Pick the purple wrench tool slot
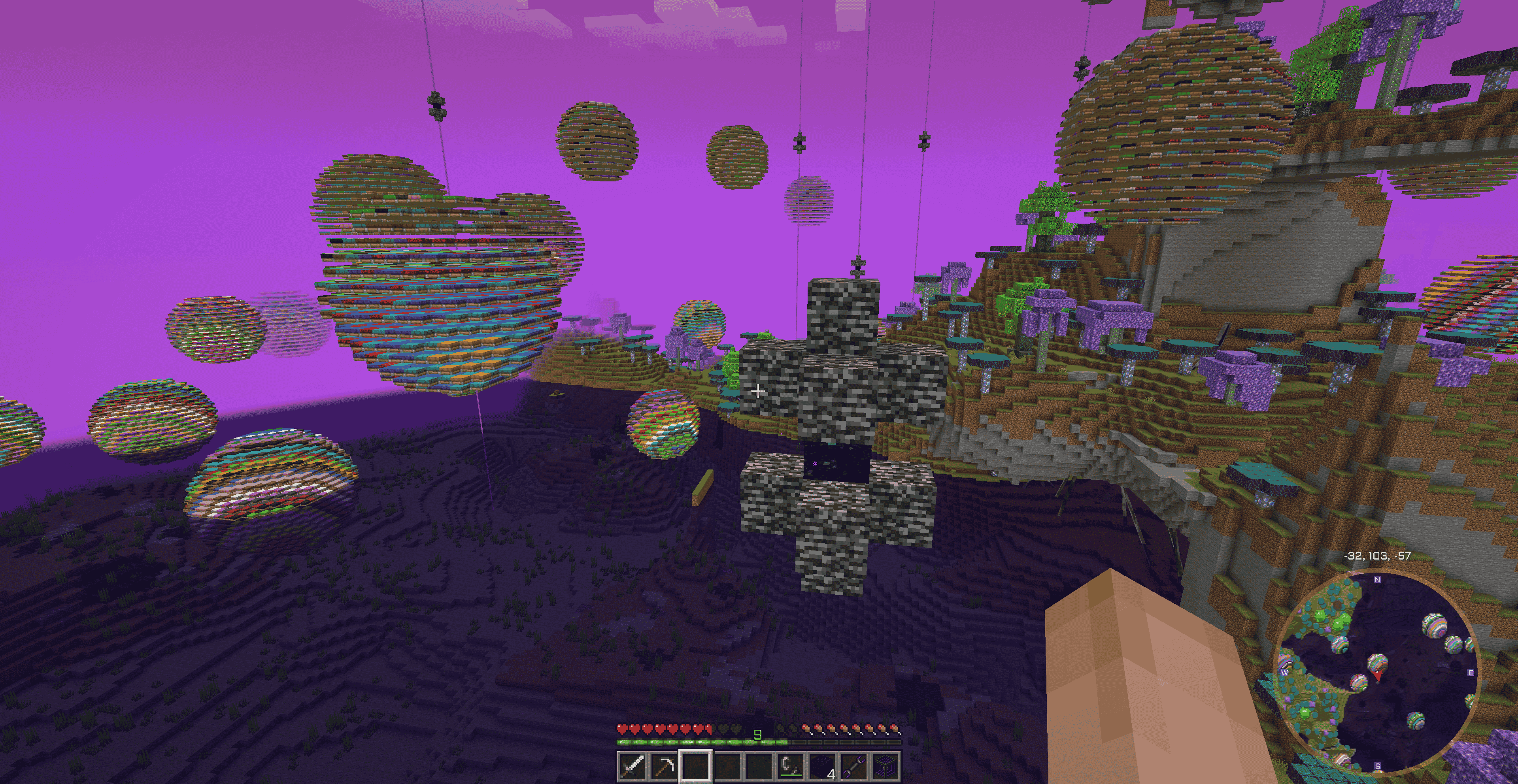Screen dimensions: 1518x784 (x=853, y=766)
